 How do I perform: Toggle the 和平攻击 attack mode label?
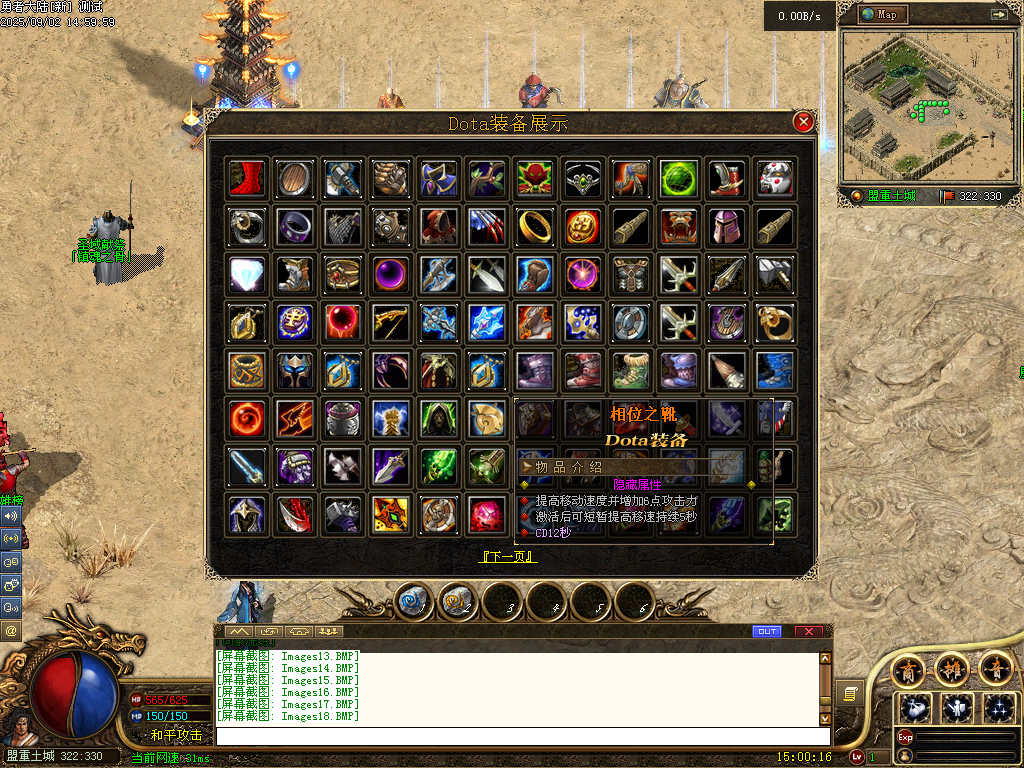176,735
